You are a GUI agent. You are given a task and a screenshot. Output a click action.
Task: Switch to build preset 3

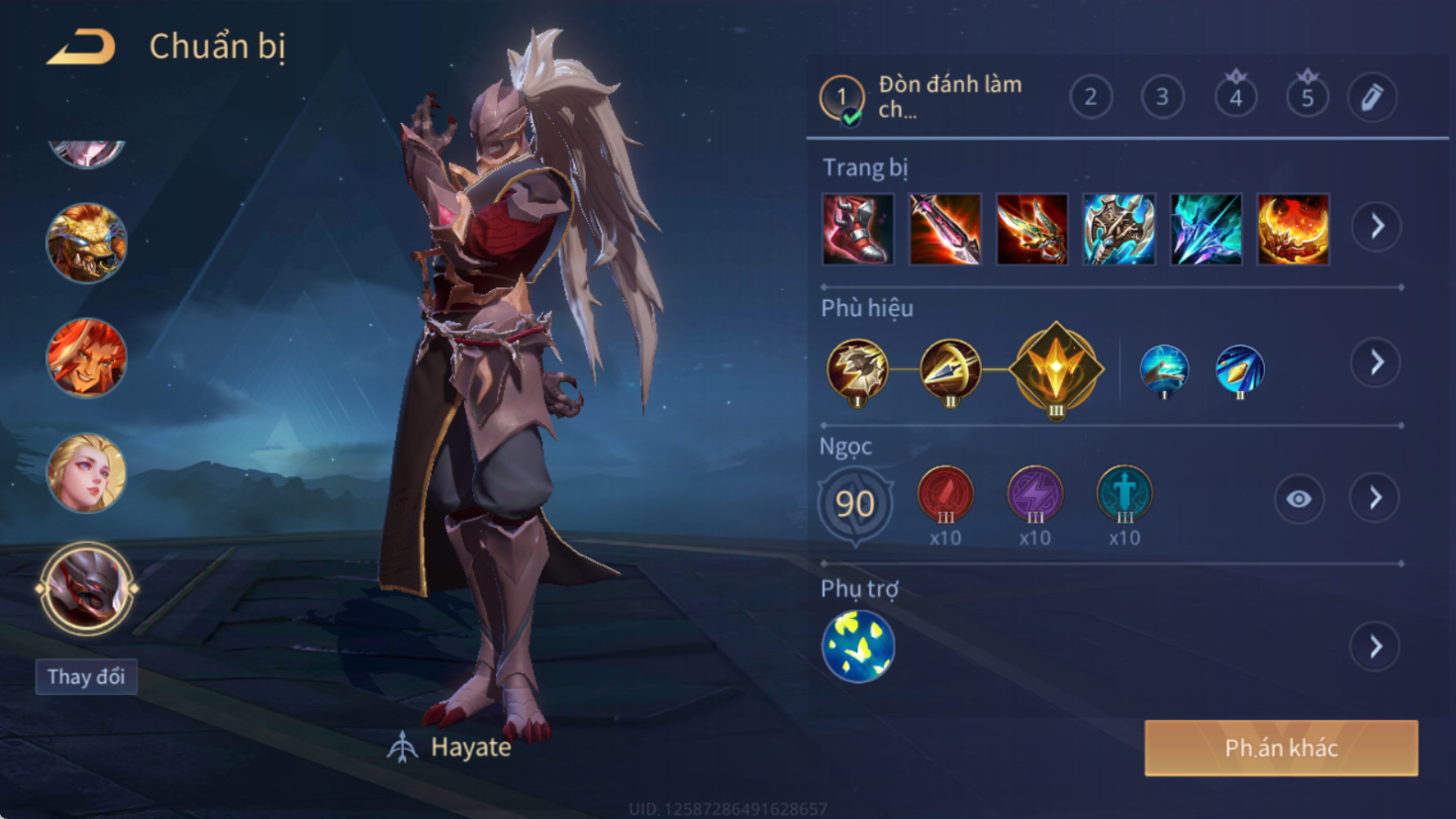[x=1163, y=97]
